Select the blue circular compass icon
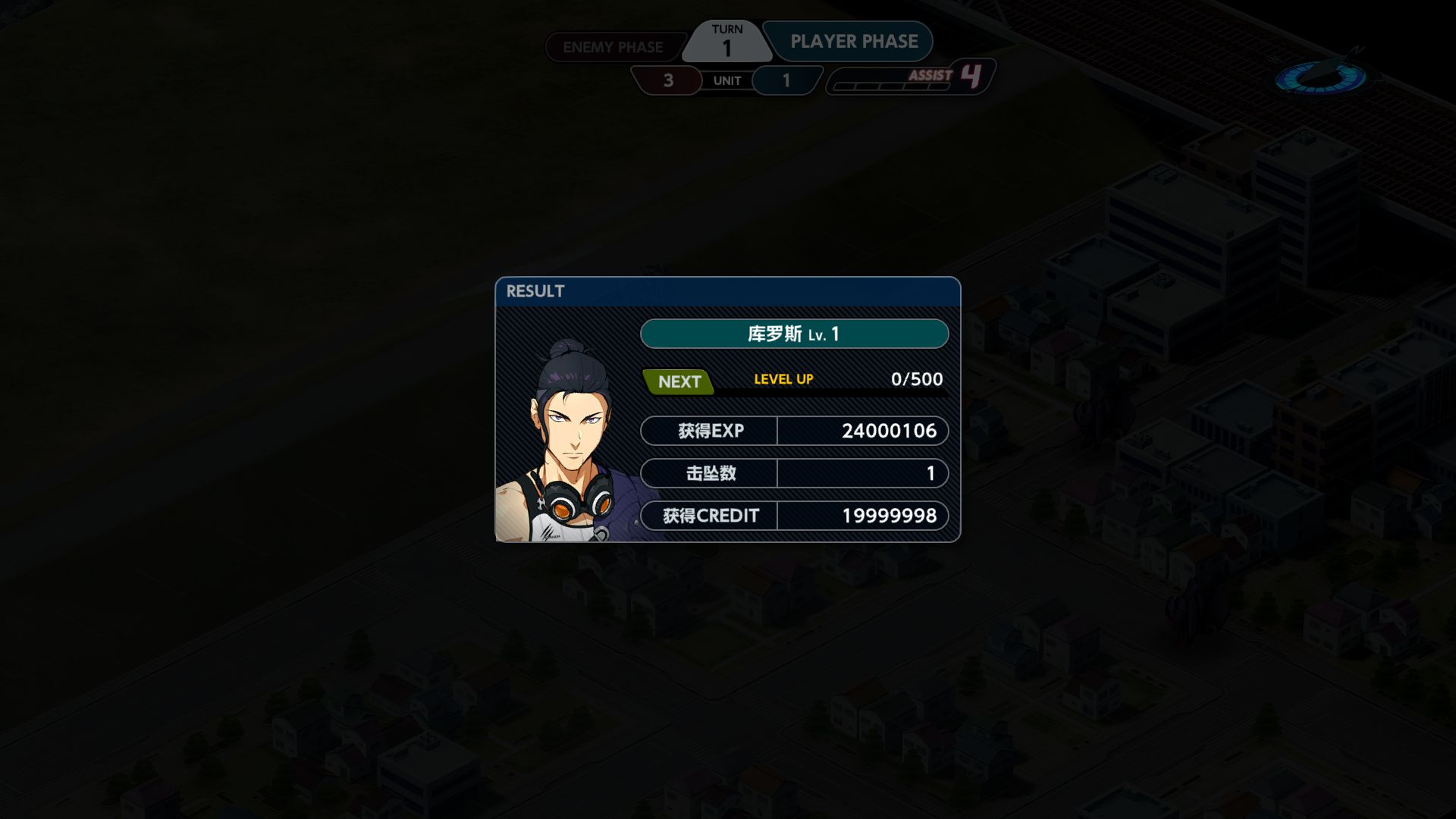The width and height of the screenshot is (1456, 819). pos(1320,77)
